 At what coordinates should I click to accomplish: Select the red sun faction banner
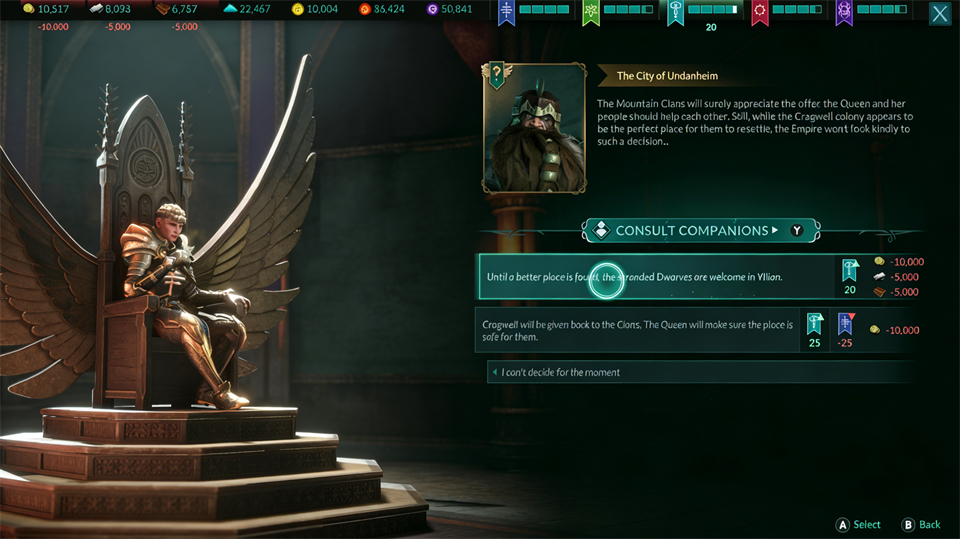(760, 13)
